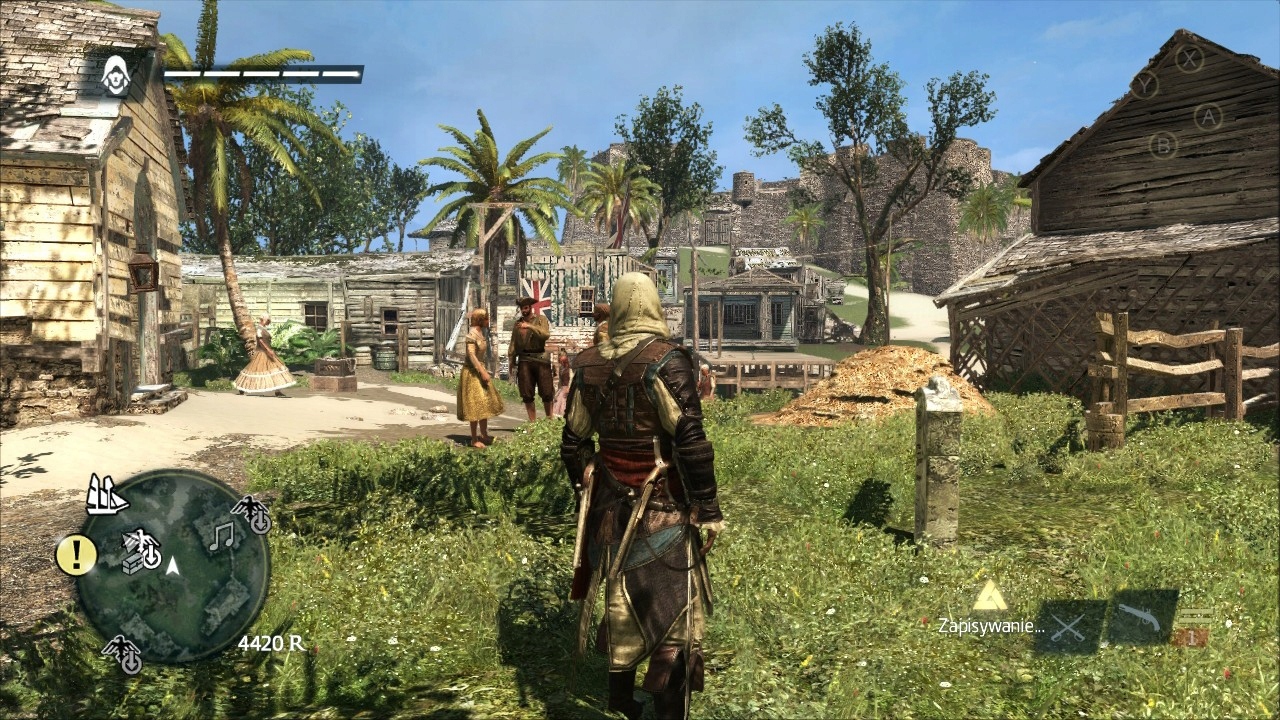
Task: Click the hooded assassin emblem icon
Action: point(117,75)
